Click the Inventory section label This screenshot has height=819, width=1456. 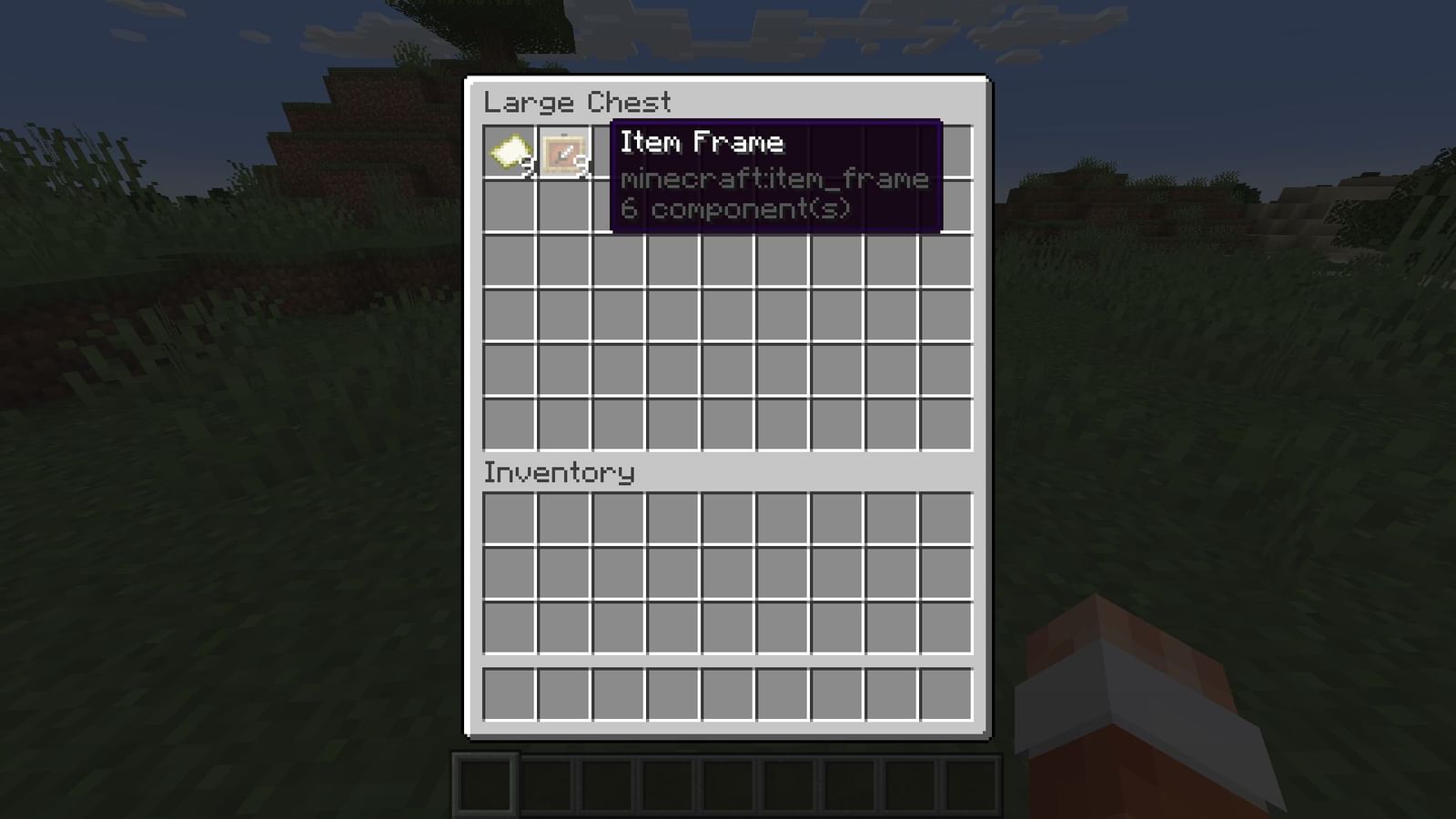(558, 472)
